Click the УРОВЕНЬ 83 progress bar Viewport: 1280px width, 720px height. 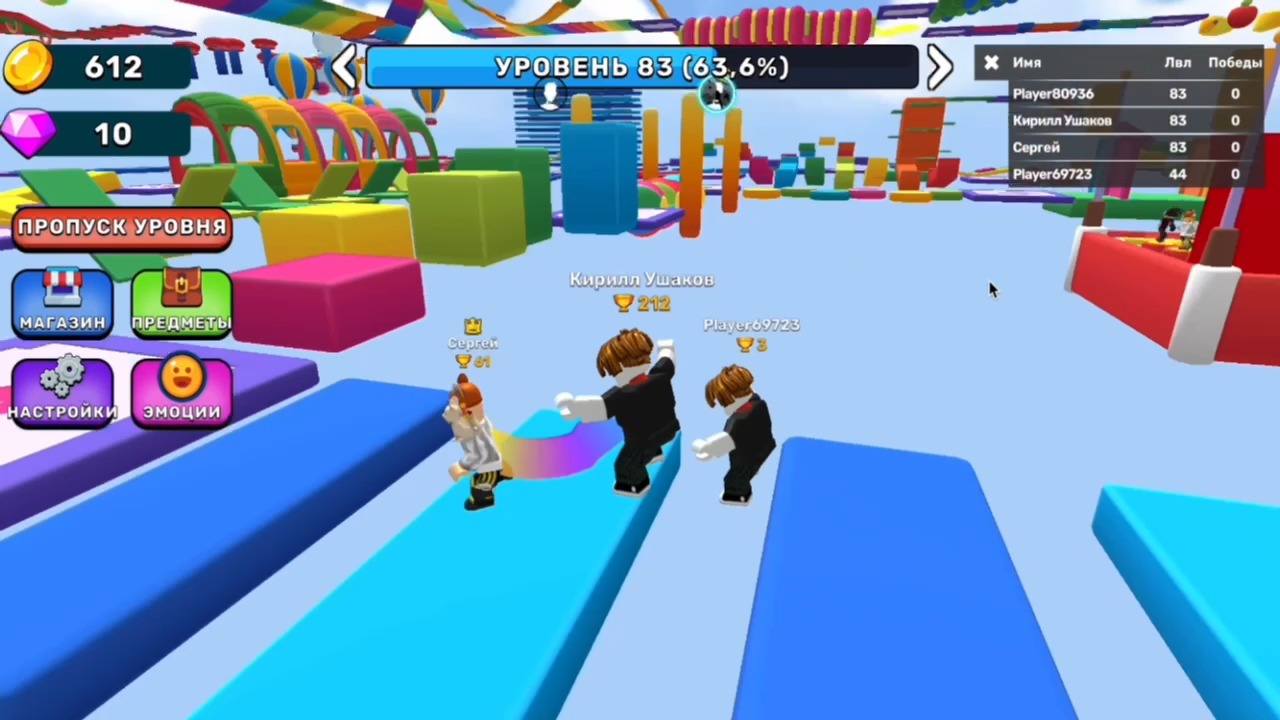click(640, 66)
